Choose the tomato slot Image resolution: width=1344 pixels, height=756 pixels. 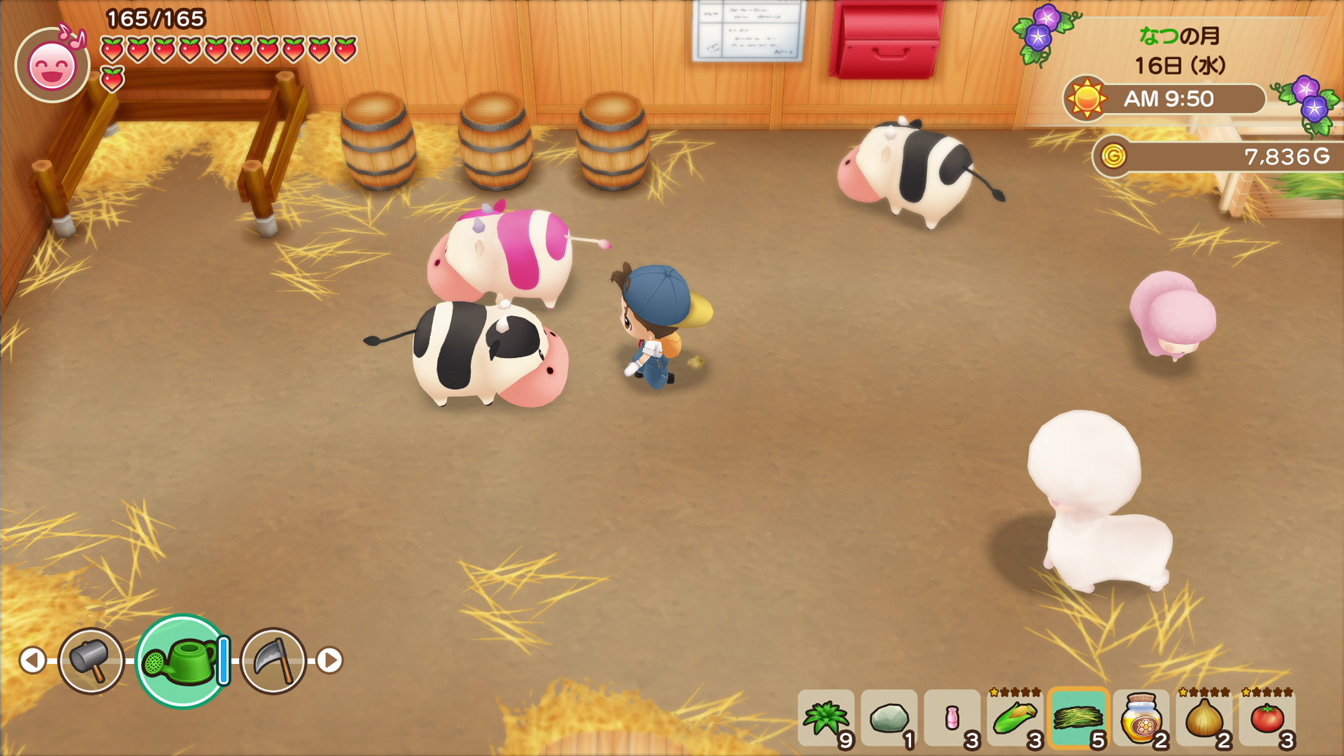[x=1267, y=718]
